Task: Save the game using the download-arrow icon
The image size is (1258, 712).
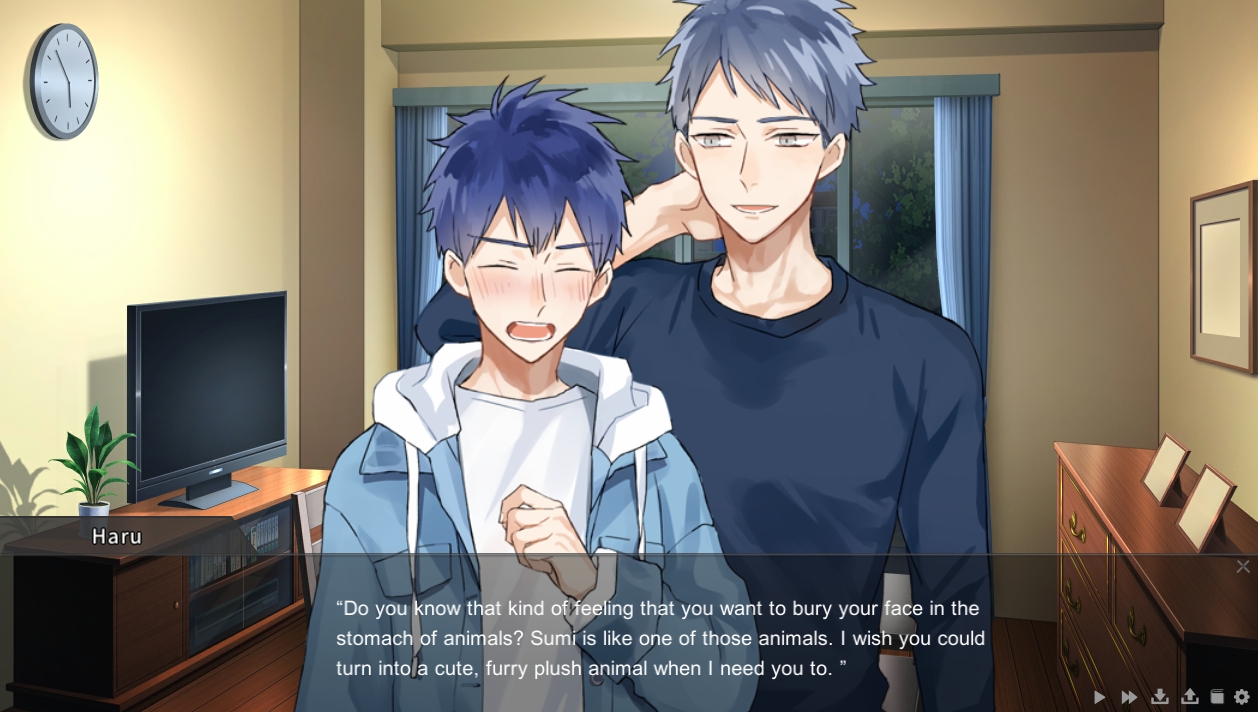Action: (1160, 696)
